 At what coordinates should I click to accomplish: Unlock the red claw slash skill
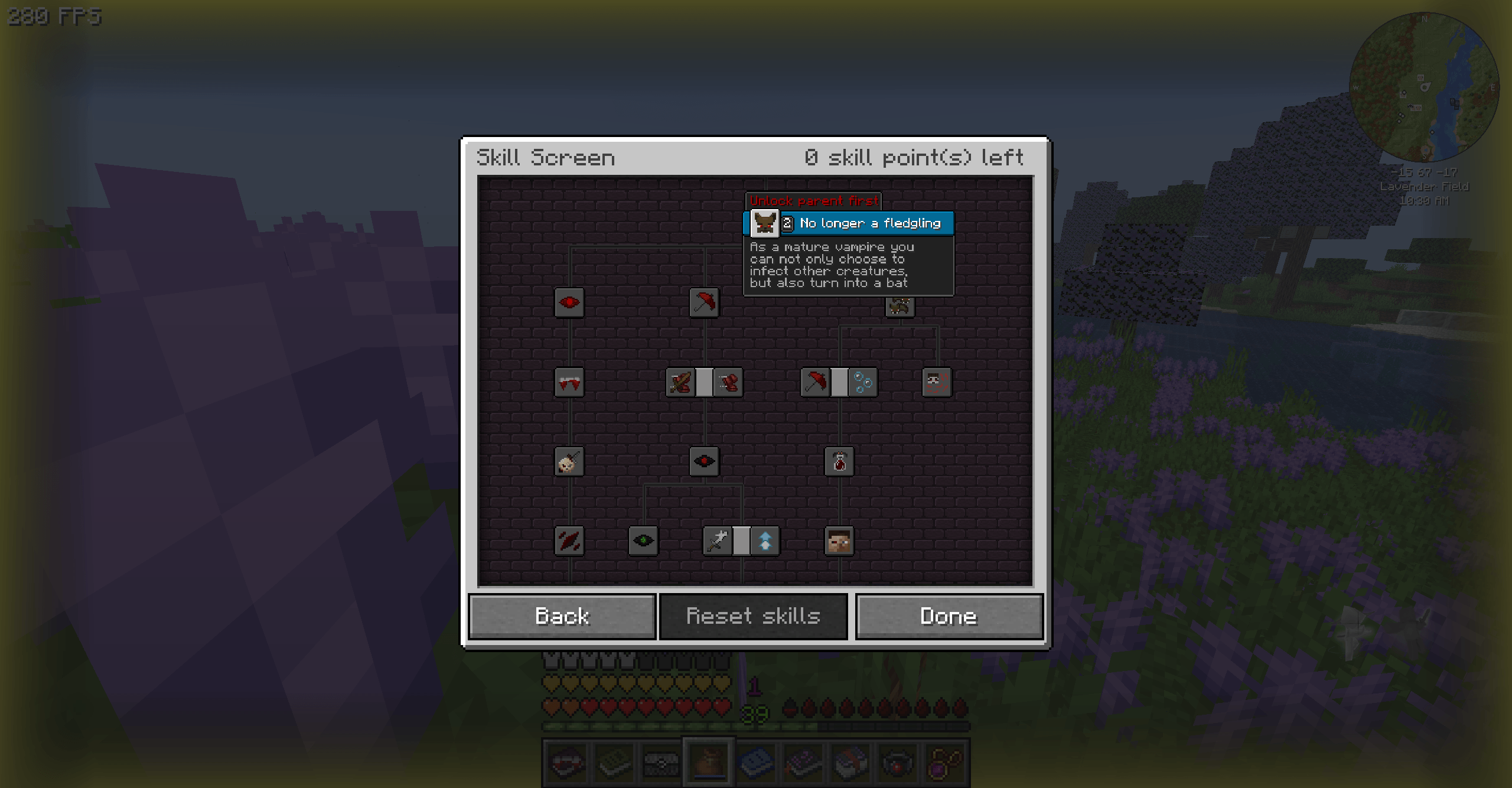point(569,540)
